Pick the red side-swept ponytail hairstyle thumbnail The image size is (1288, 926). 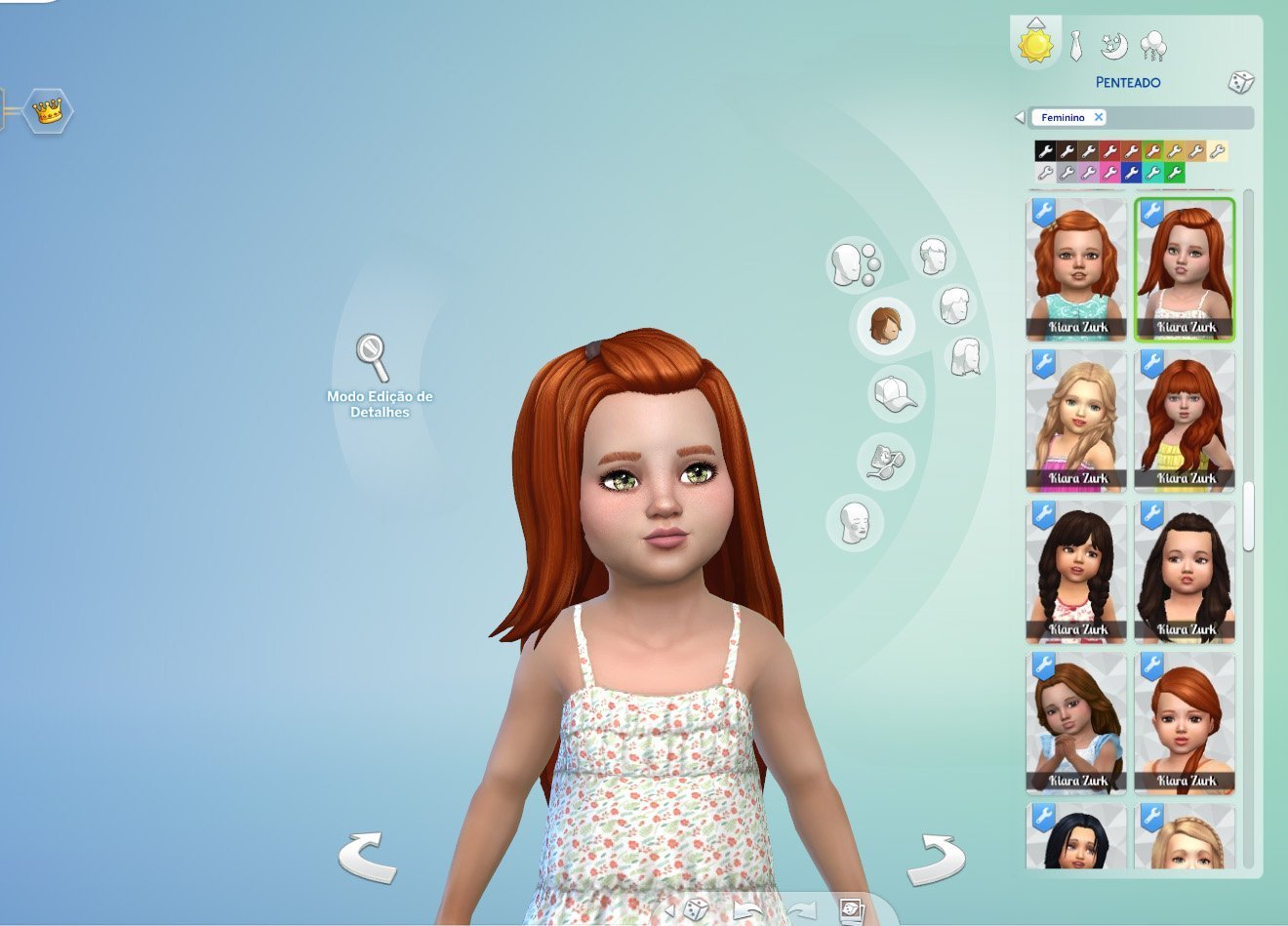(1185, 723)
